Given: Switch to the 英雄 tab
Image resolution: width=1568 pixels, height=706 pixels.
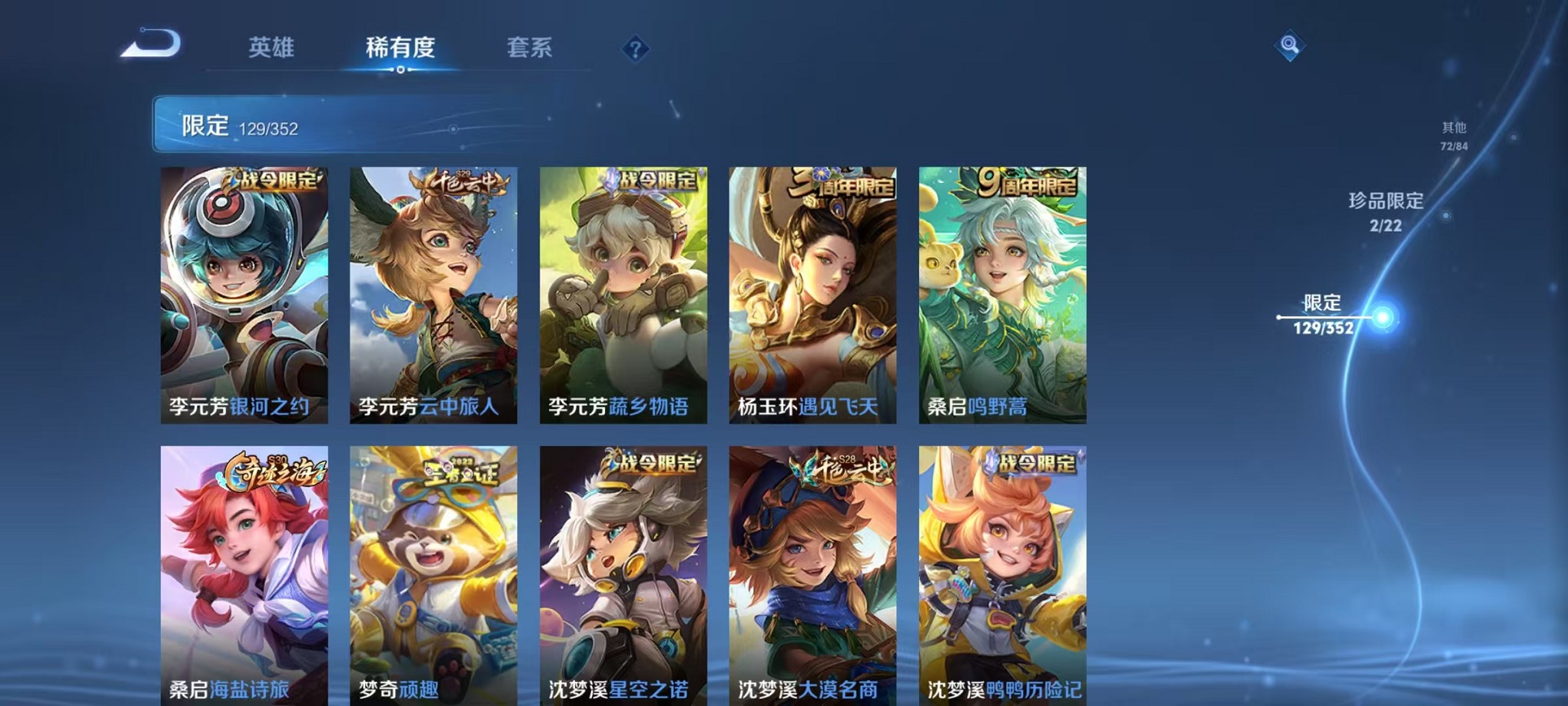Looking at the screenshot, I should pos(273,48).
